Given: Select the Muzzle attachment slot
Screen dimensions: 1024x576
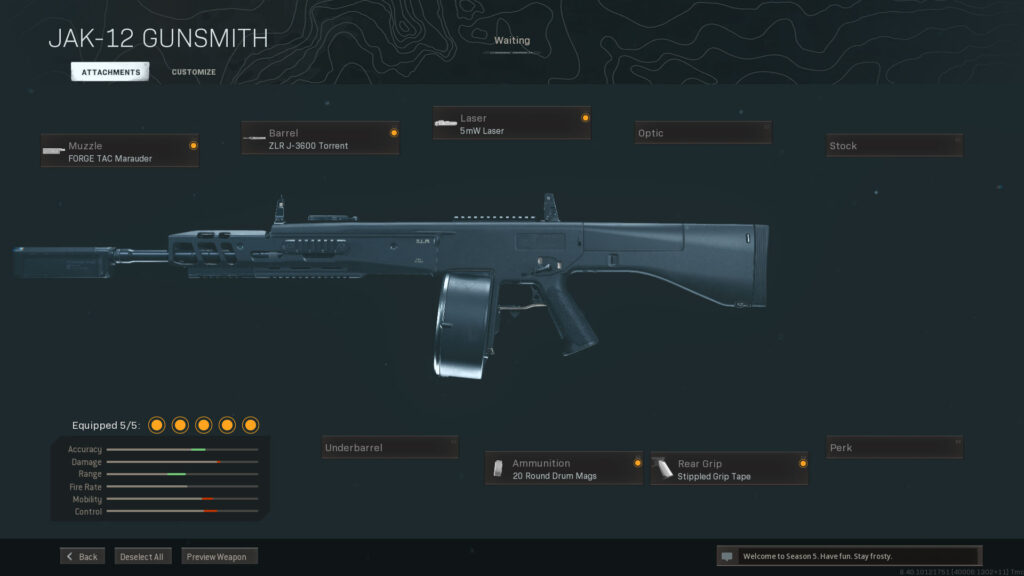Looking at the screenshot, I should [120, 151].
